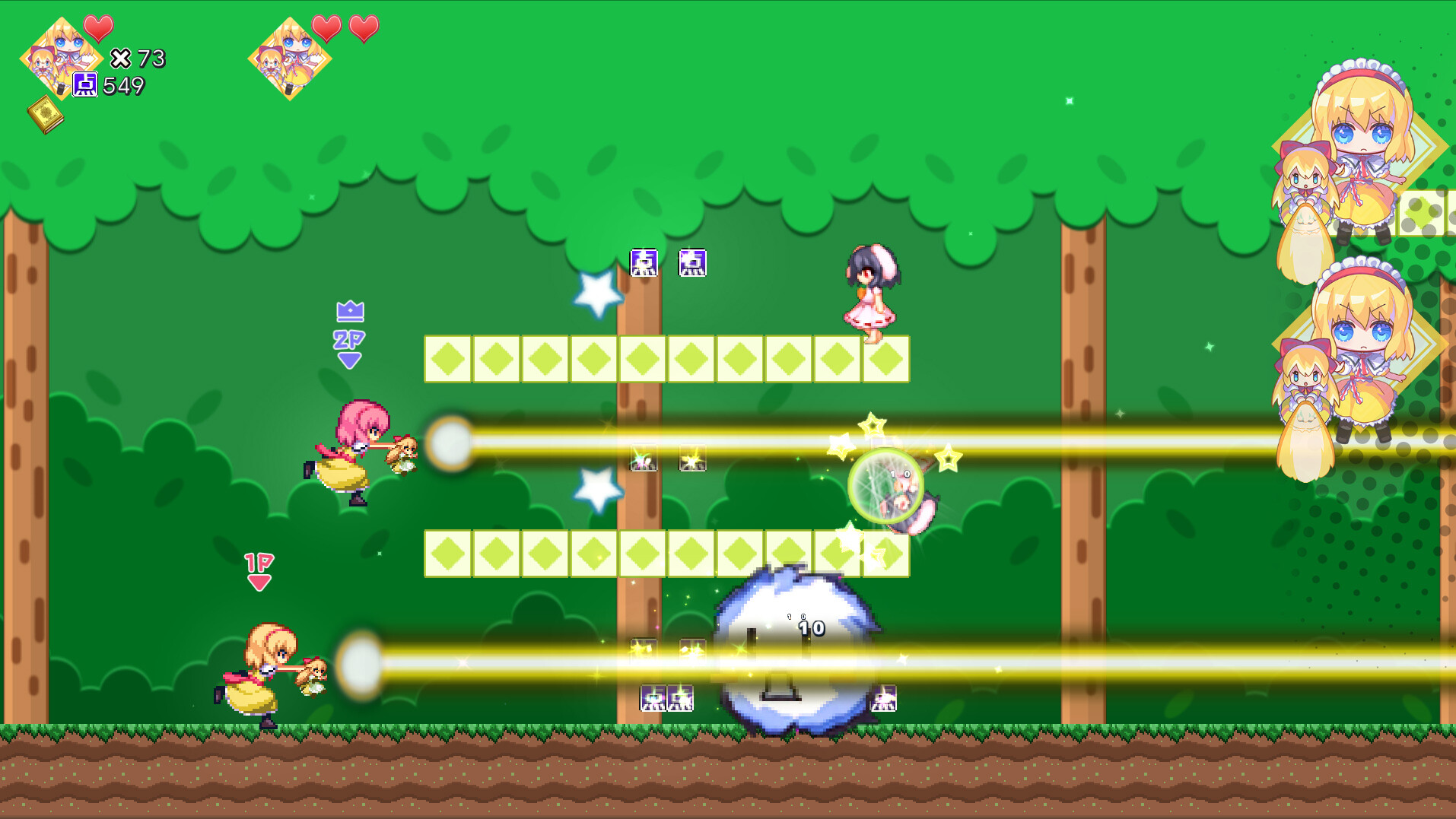Expand player two's Alice diamond portrait
This screenshot has height=819, width=1456.
click(x=289, y=61)
